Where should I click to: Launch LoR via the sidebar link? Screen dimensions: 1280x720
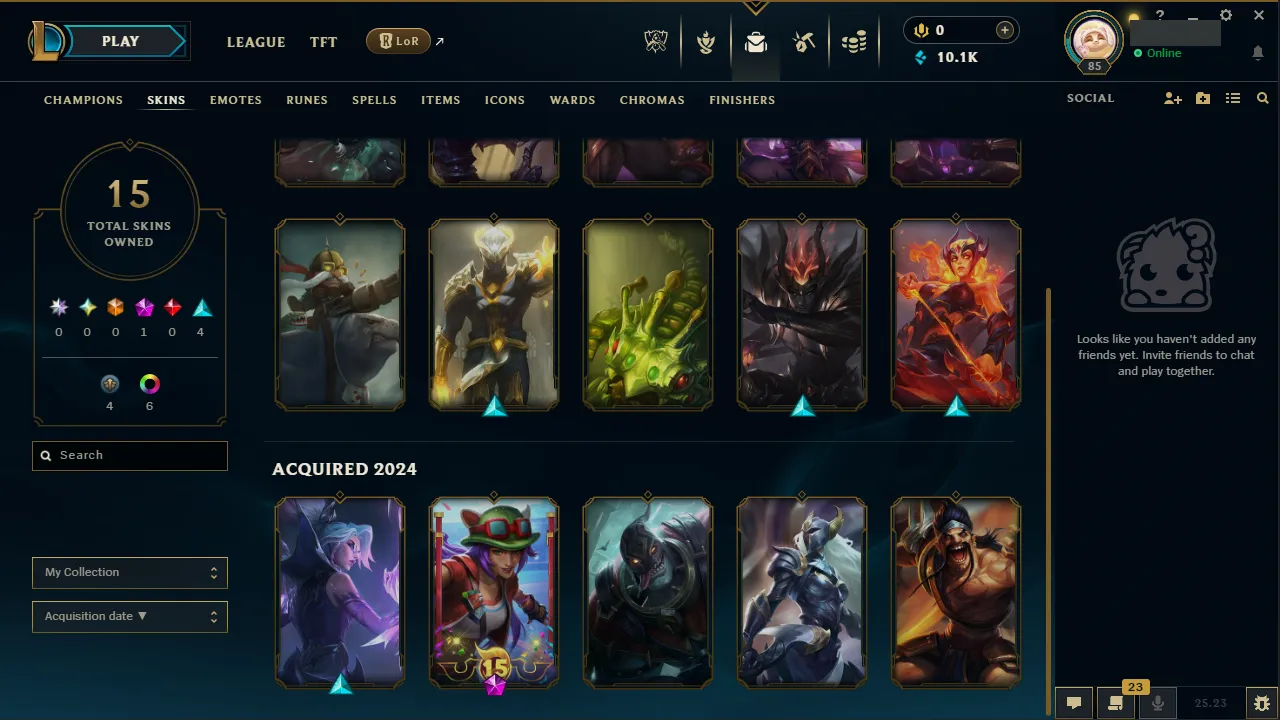tap(398, 41)
